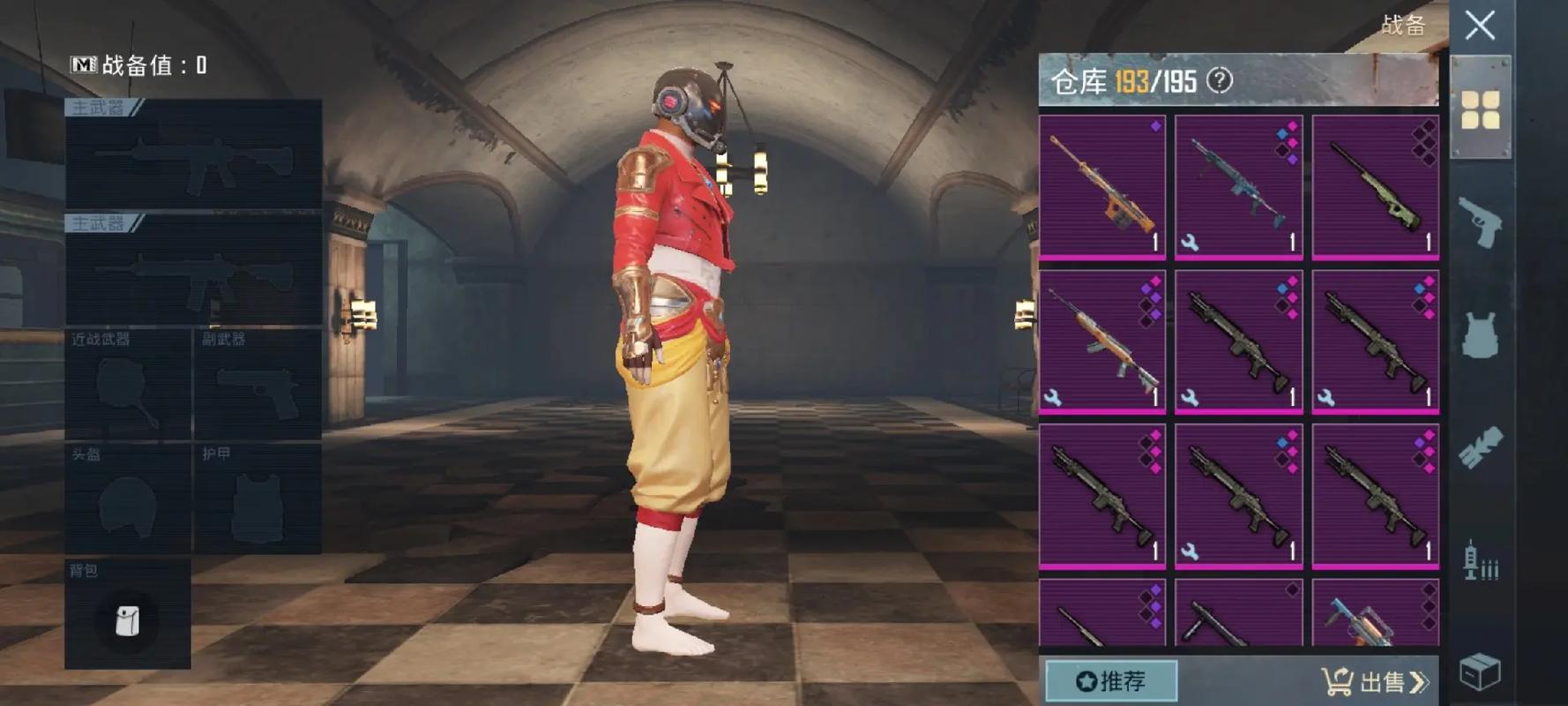Image resolution: width=1568 pixels, height=706 pixels.
Task: Click the equipped backpack slot
Action: [128, 614]
